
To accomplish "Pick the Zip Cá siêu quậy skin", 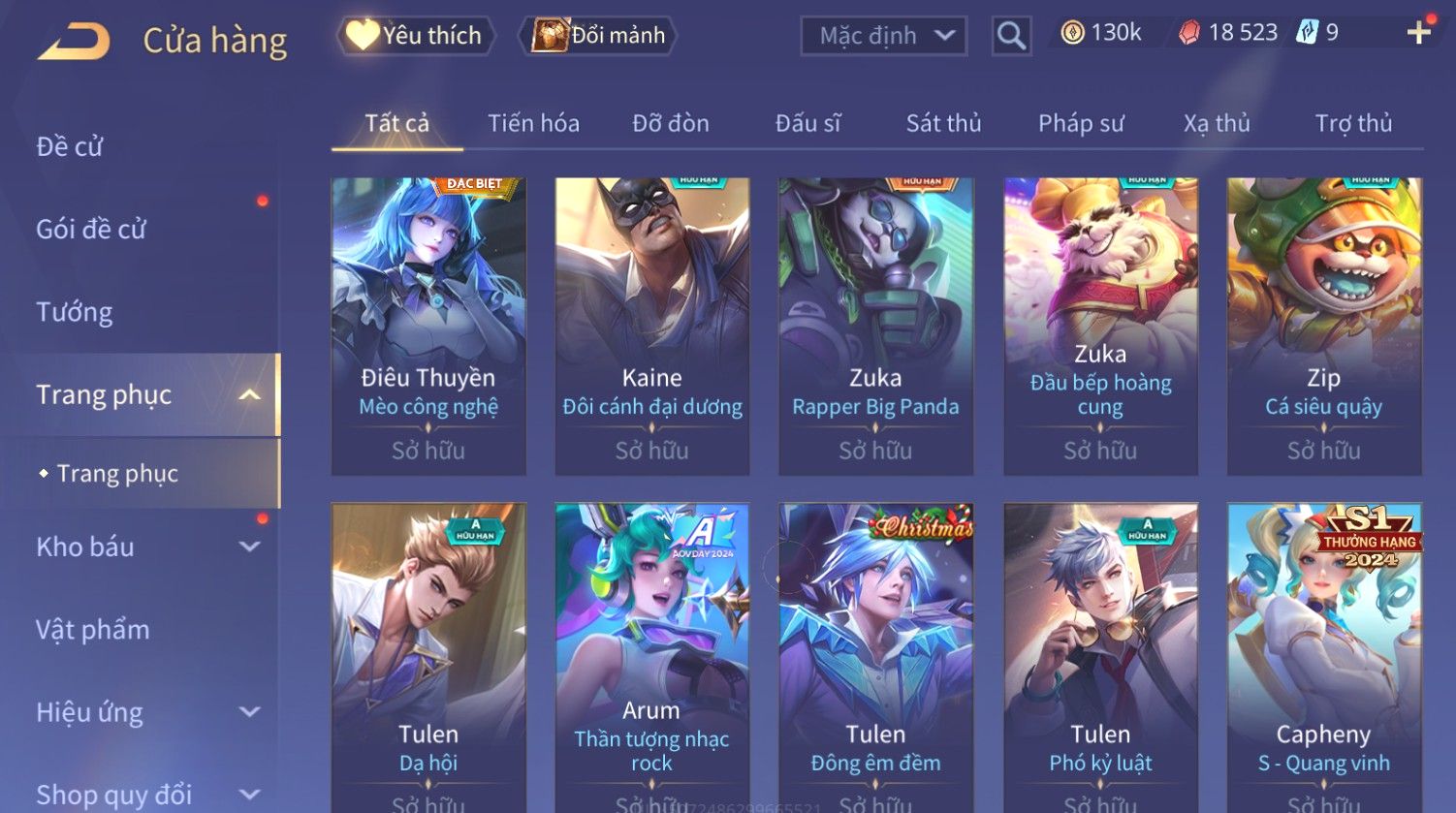I will tap(1323, 326).
